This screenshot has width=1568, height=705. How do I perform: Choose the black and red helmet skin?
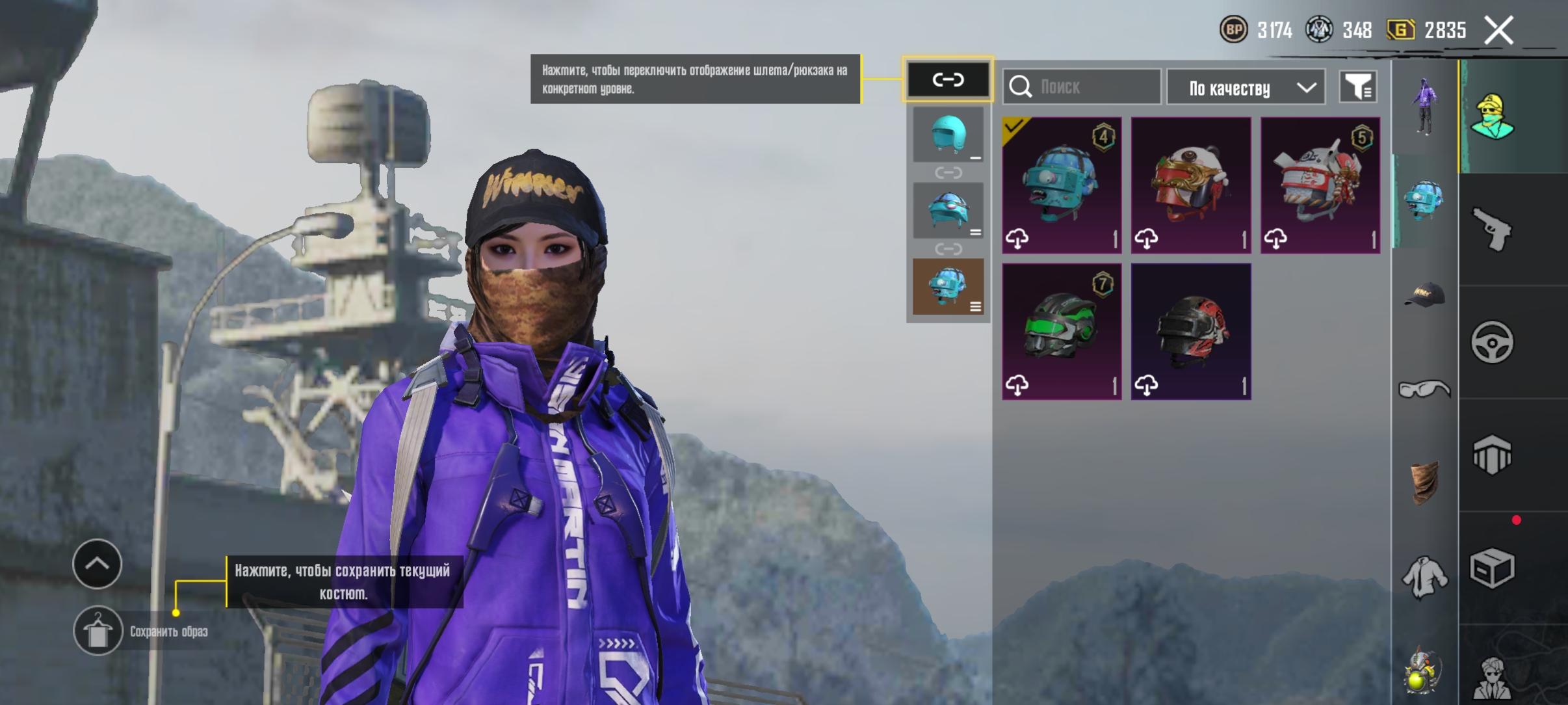(1191, 331)
